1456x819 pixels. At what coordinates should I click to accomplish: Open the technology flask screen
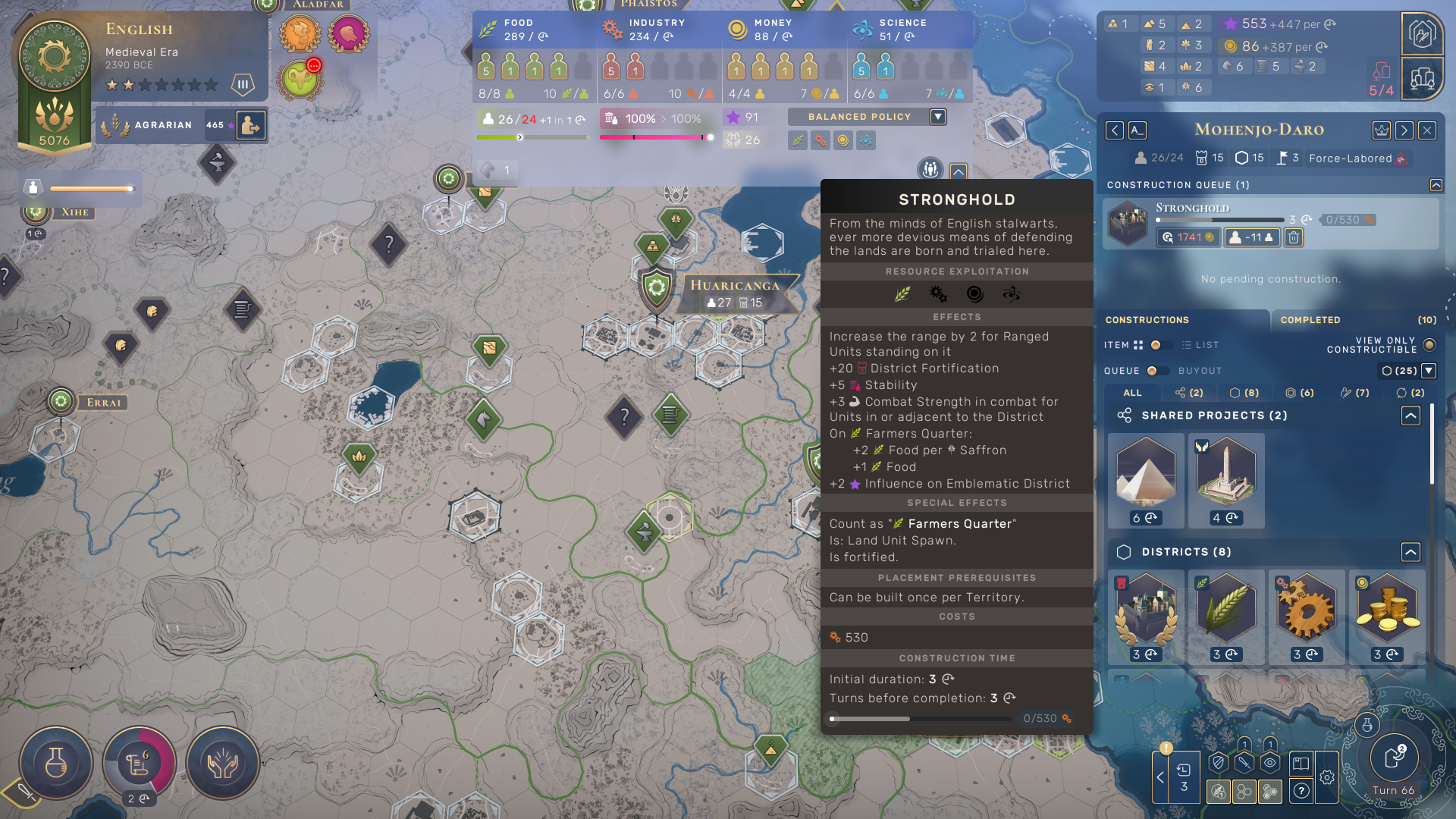pyautogui.click(x=56, y=763)
